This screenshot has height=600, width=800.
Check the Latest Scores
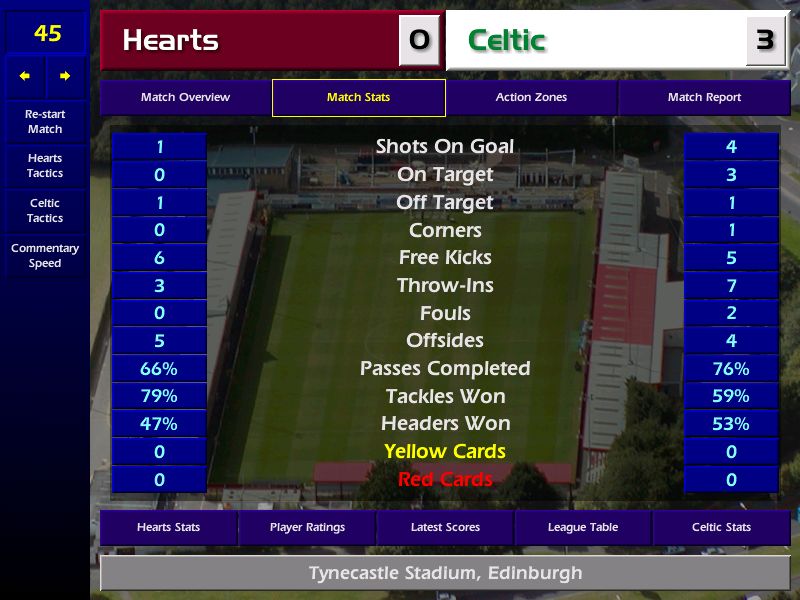(445, 527)
